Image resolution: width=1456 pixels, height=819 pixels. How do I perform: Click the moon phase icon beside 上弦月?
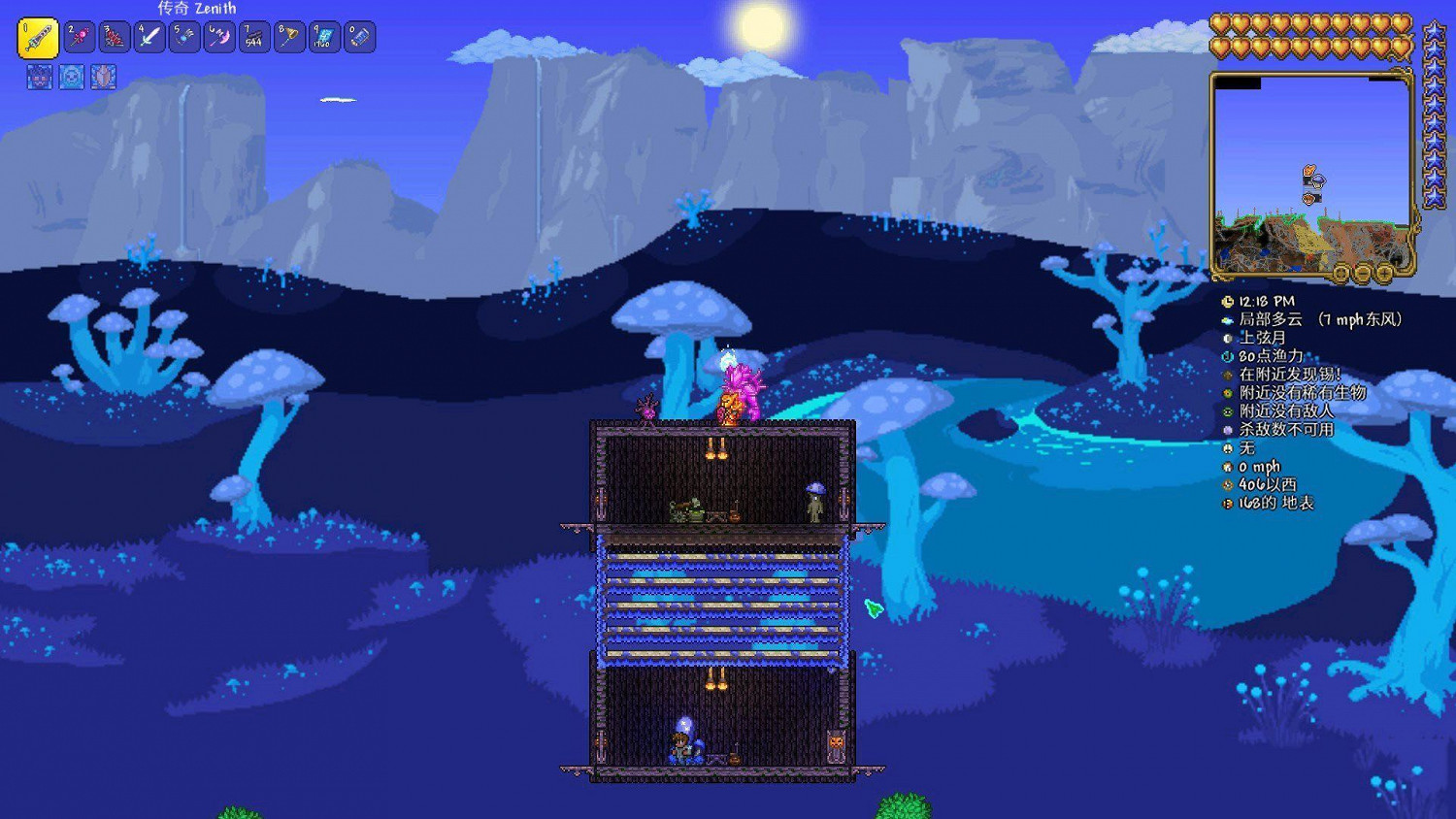pos(1228,339)
